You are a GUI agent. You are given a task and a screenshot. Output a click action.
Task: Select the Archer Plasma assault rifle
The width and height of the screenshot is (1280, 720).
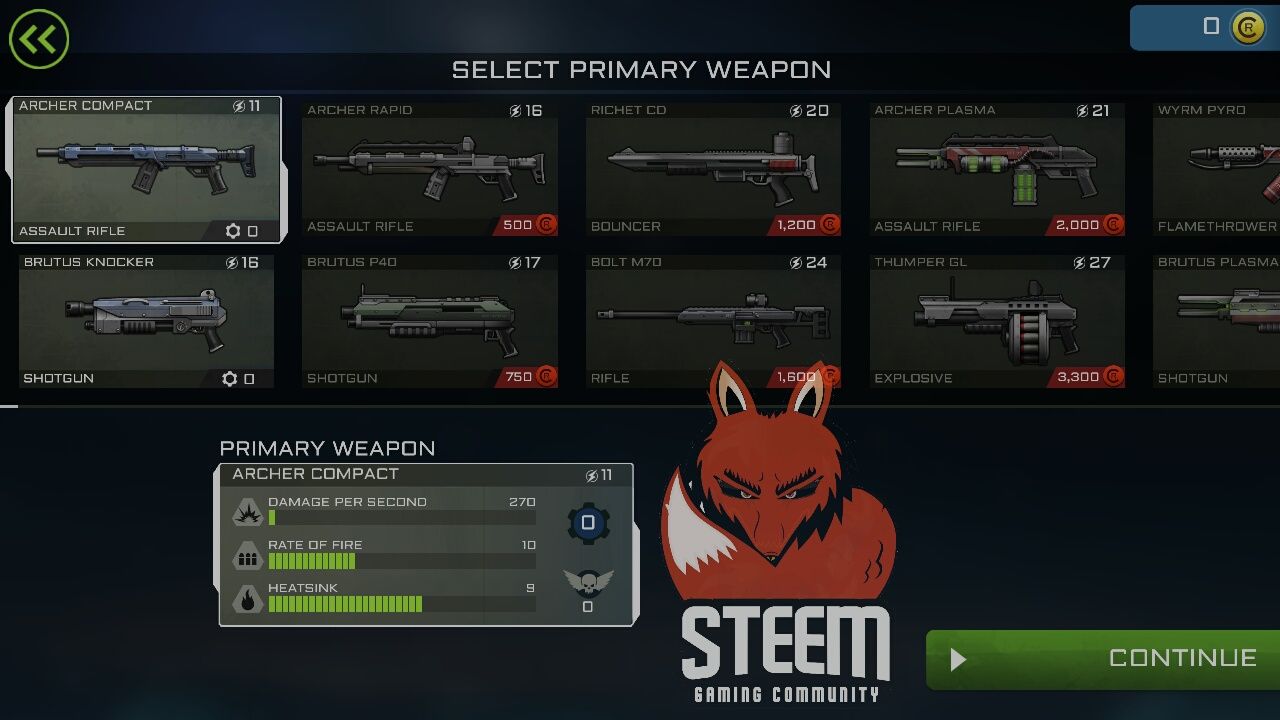point(997,168)
